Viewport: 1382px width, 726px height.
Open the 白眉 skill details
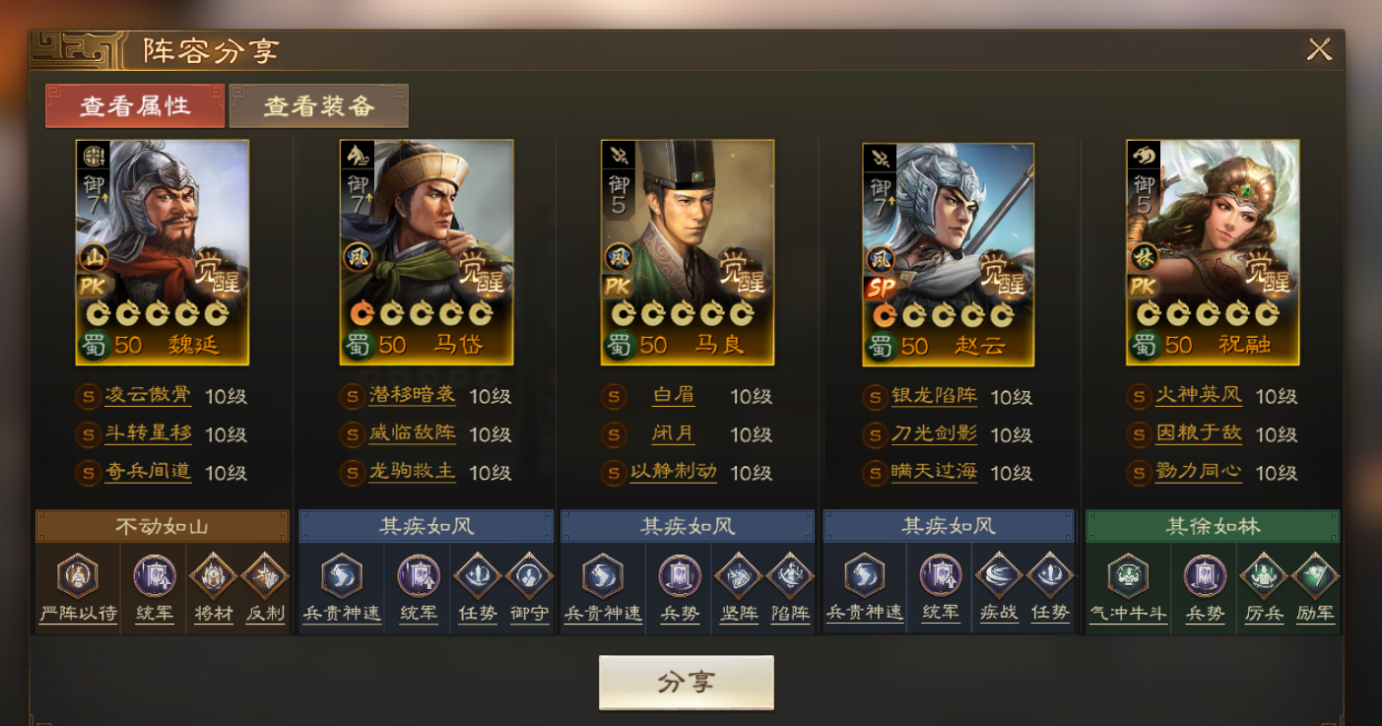point(672,396)
